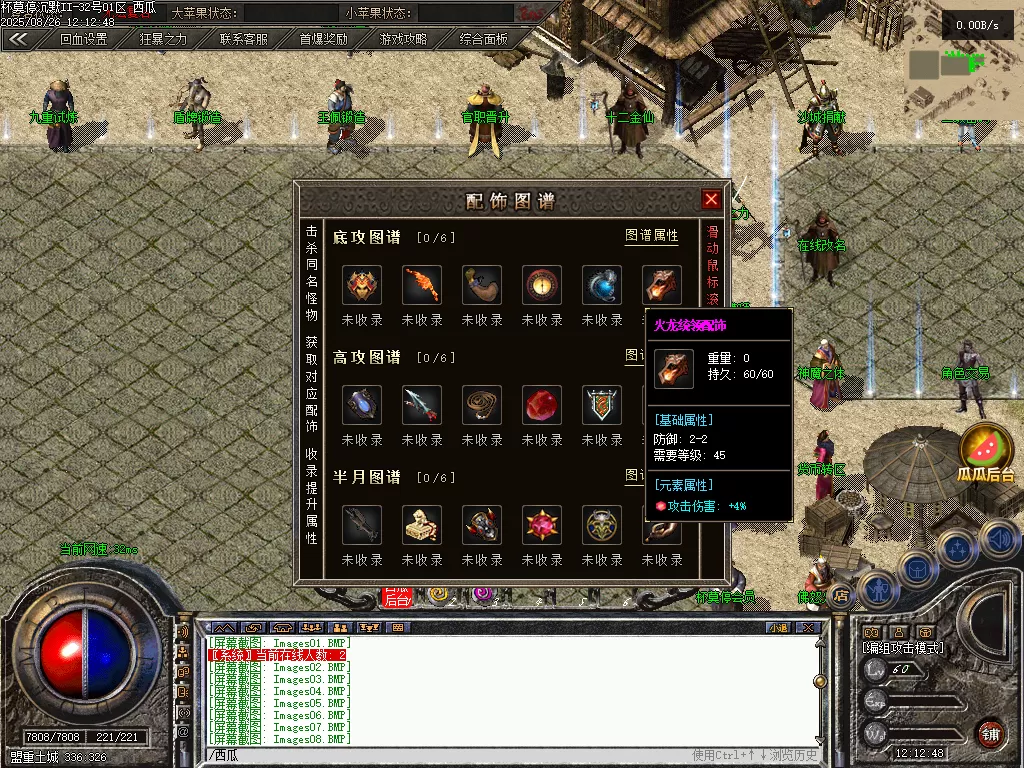Open the 游戏攻略 guide
The image size is (1024, 768).
pyautogui.click(x=404, y=40)
